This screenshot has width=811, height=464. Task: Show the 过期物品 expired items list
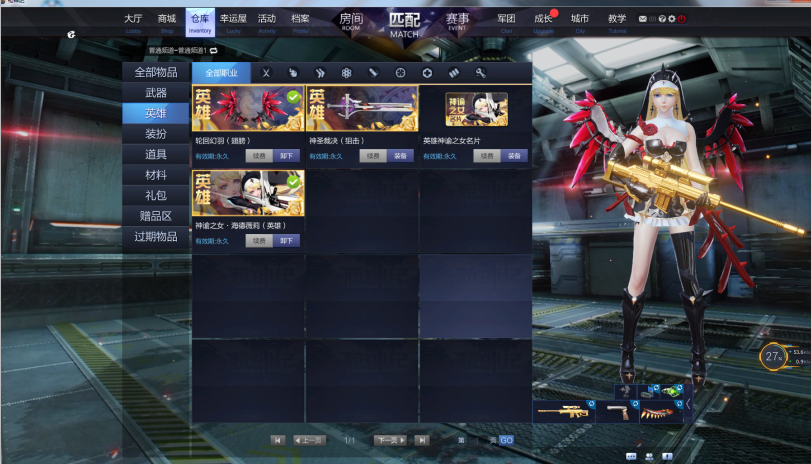156,237
